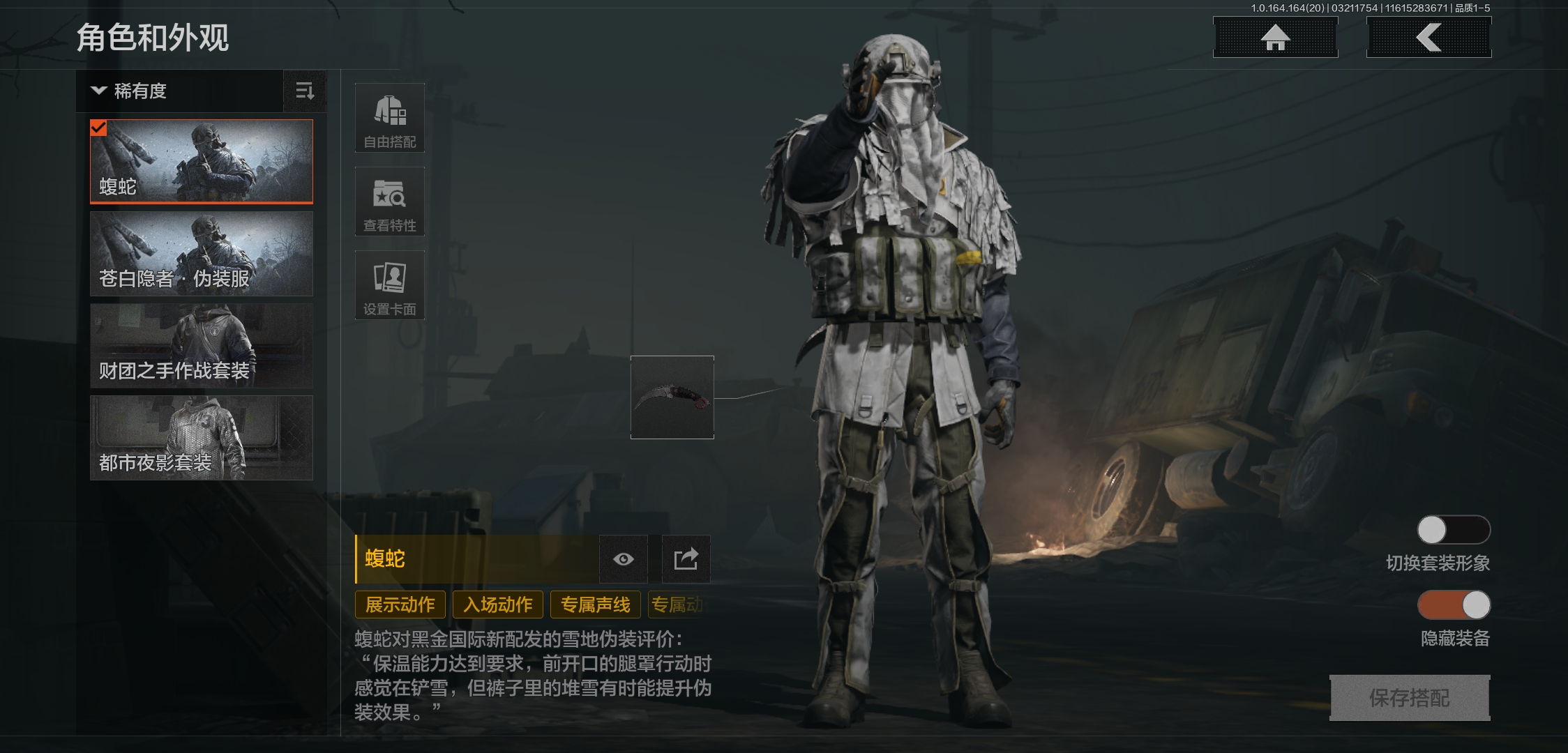Play the 展示动作 showcase animation

click(400, 604)
